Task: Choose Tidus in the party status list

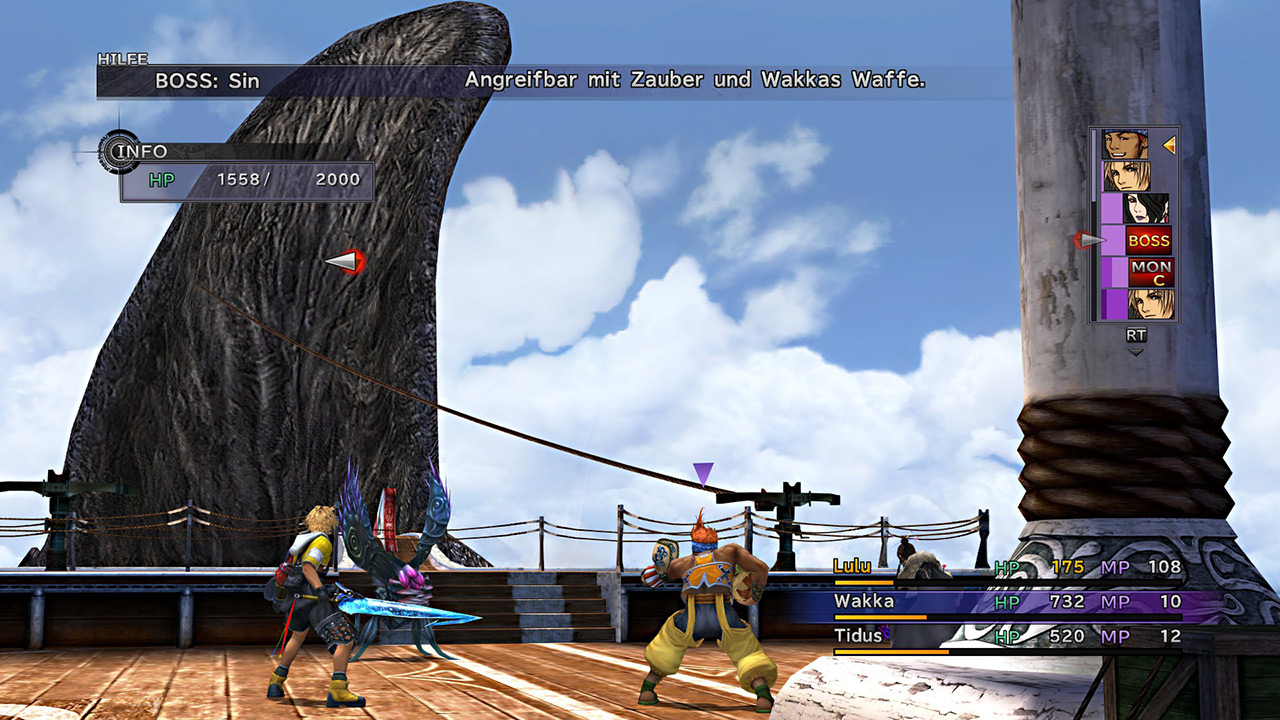Action: coord(1007,636)
